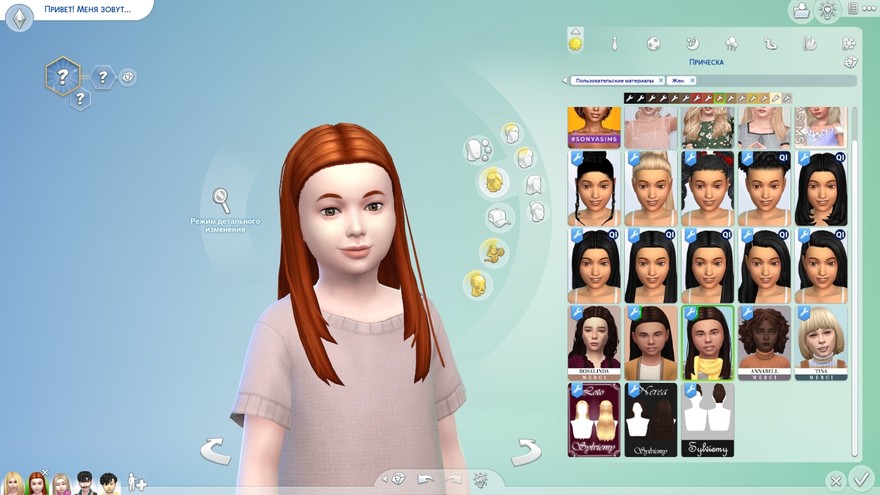Rotate the Sim with the right arrow
The width and height of the screenshot is (880, 495).
coord(525,453)
